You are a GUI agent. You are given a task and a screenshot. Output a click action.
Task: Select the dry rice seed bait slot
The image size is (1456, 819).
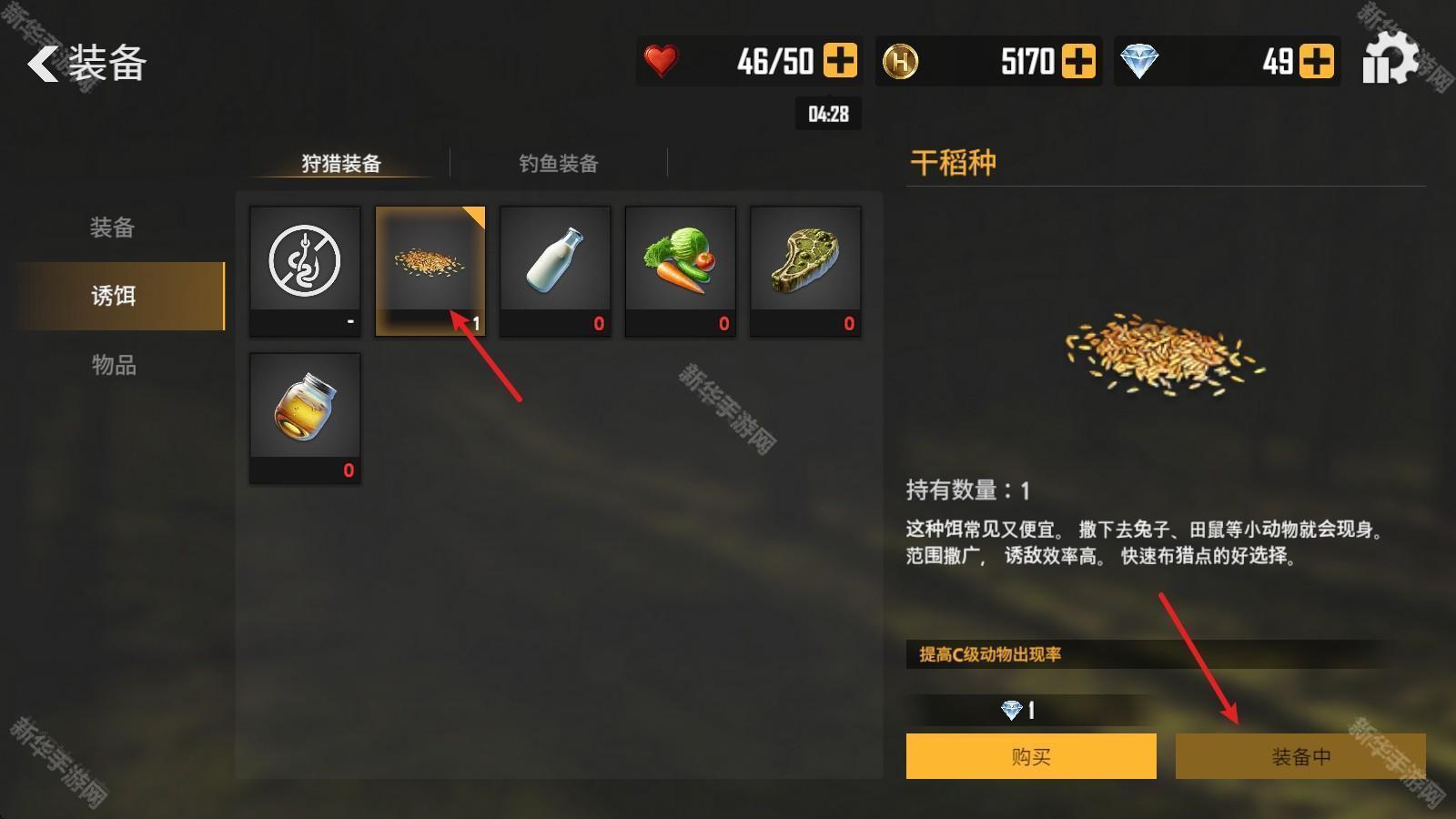pyautogui.click(x=430, y=270)
